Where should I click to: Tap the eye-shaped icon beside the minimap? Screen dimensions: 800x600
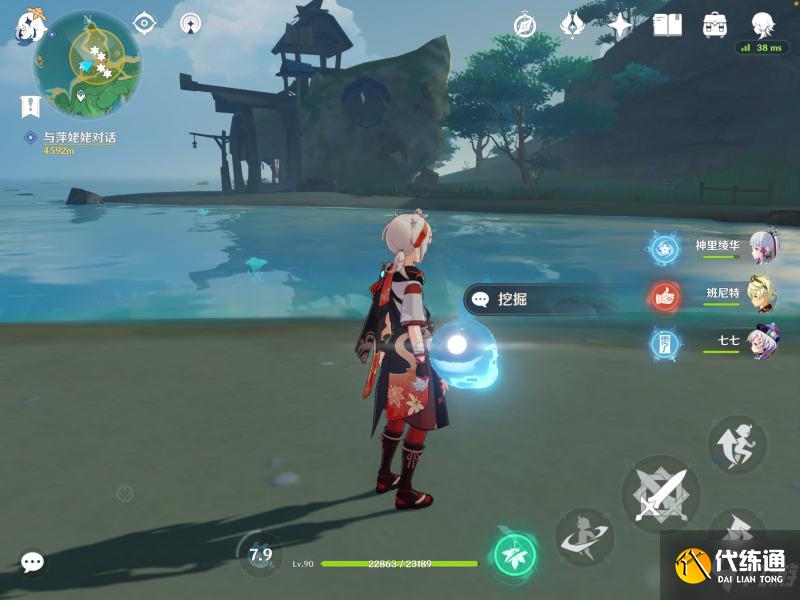click(145, 23)
